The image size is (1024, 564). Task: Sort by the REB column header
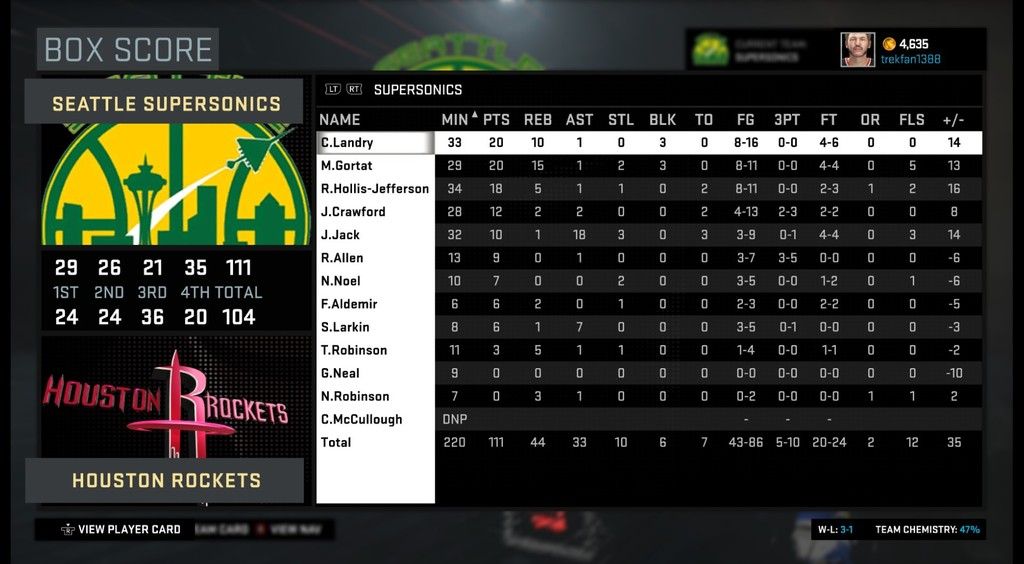(x=537, y=120)
